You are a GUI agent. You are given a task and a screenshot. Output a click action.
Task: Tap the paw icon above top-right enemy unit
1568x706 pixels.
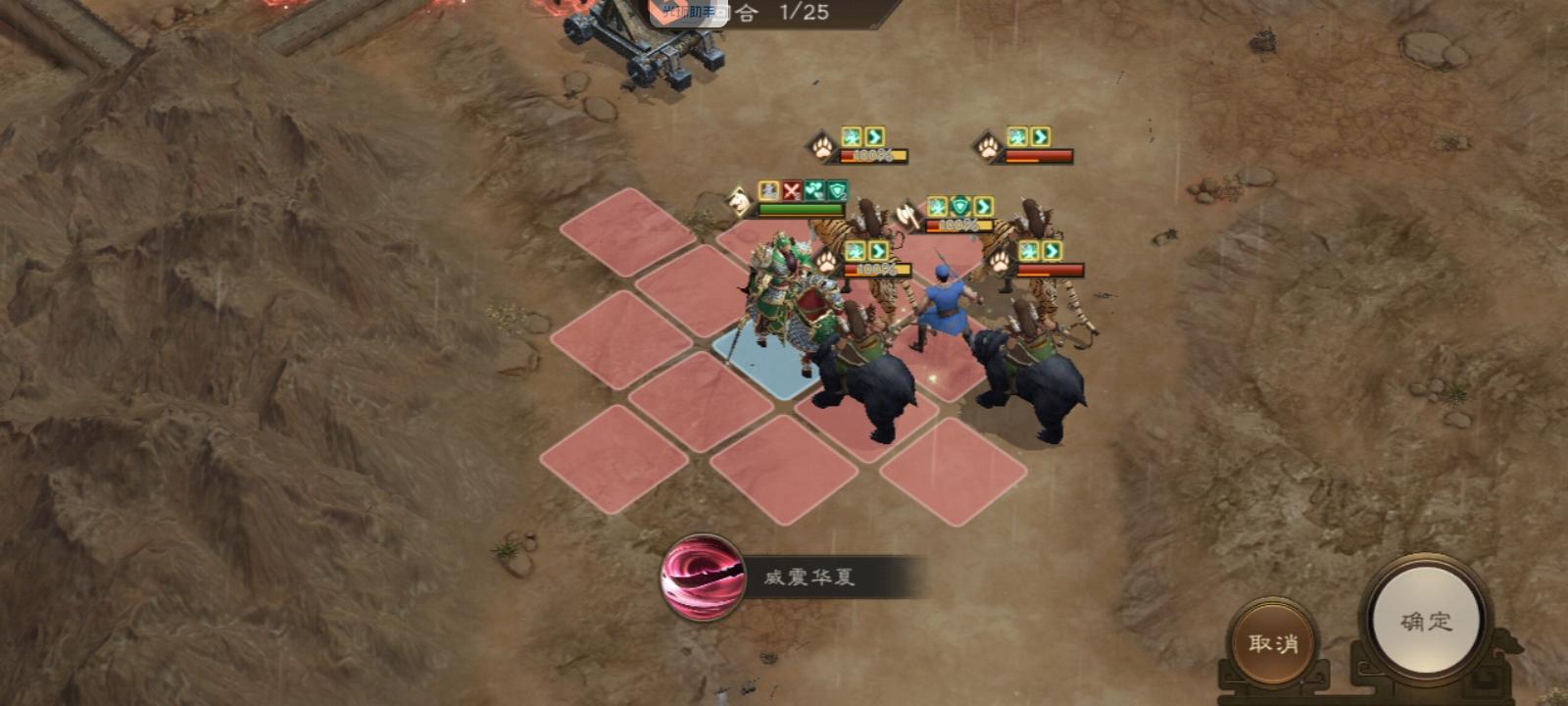pyautogui.click(x=987, y=147)
